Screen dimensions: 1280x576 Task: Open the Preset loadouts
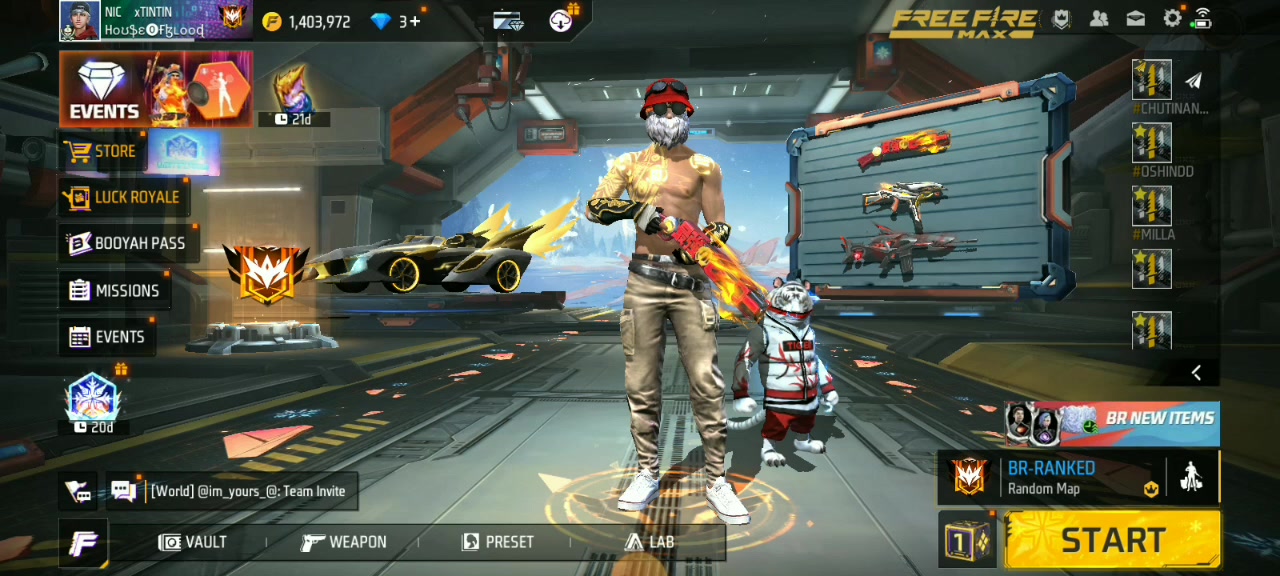497,542
